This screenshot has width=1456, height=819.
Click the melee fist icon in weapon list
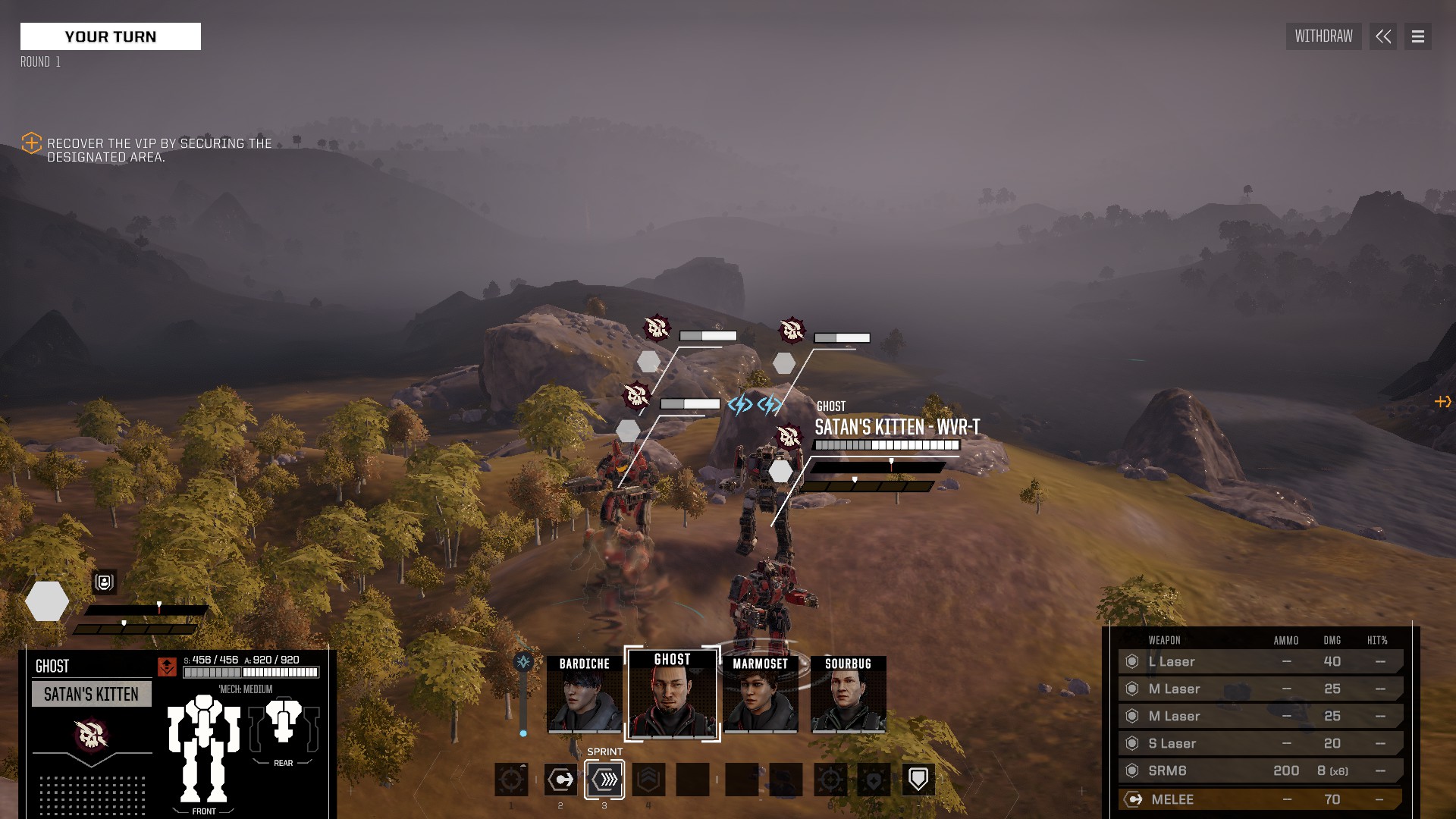(x=1134, y=798)
